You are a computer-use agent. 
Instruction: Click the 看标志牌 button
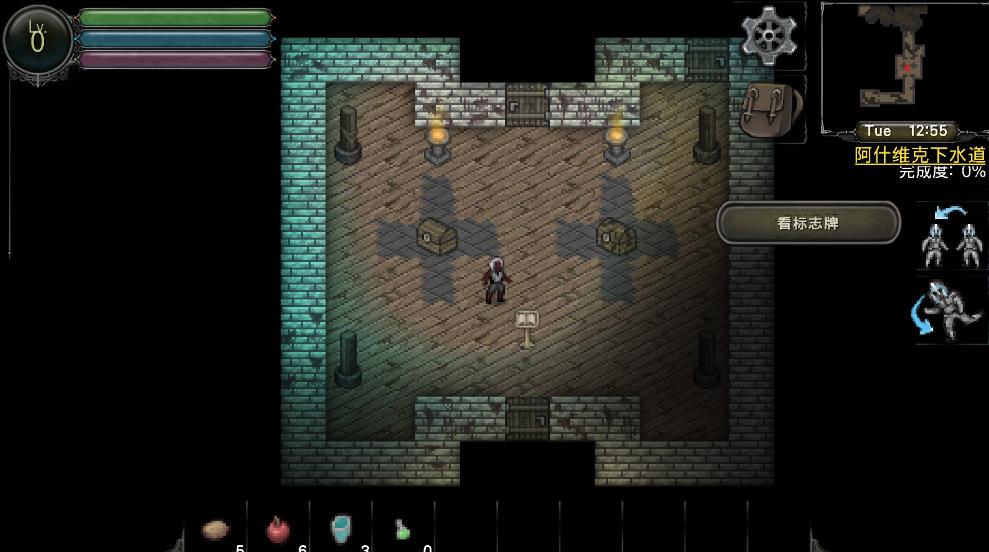point(808,223)
